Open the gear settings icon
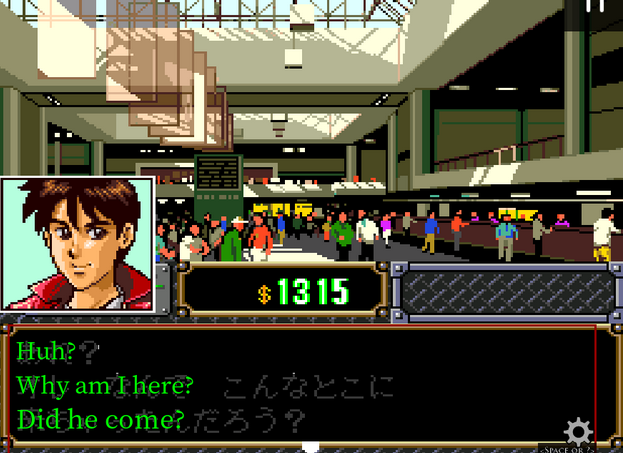Screen dimensions: 623x453 click(x=578, y=431)
